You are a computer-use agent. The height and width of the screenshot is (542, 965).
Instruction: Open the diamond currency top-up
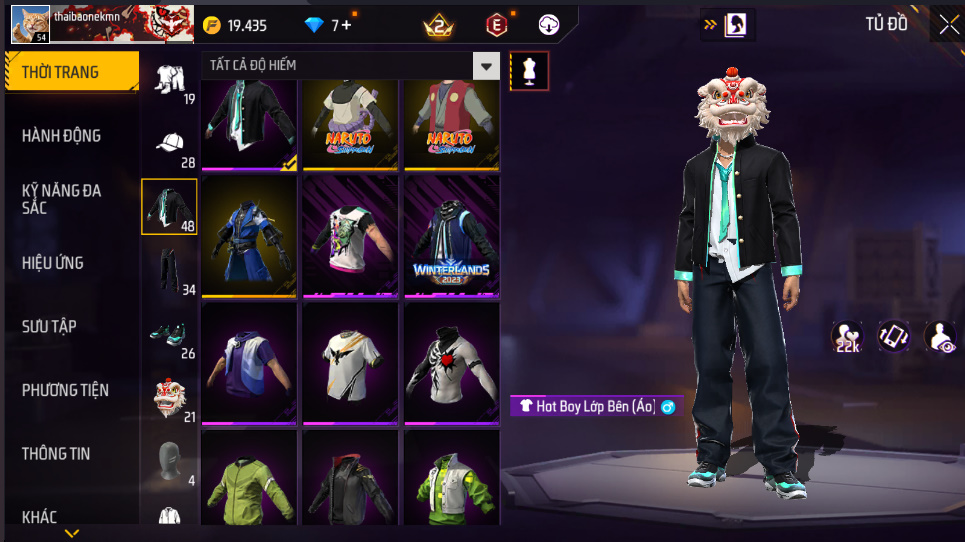pos(330,25)
